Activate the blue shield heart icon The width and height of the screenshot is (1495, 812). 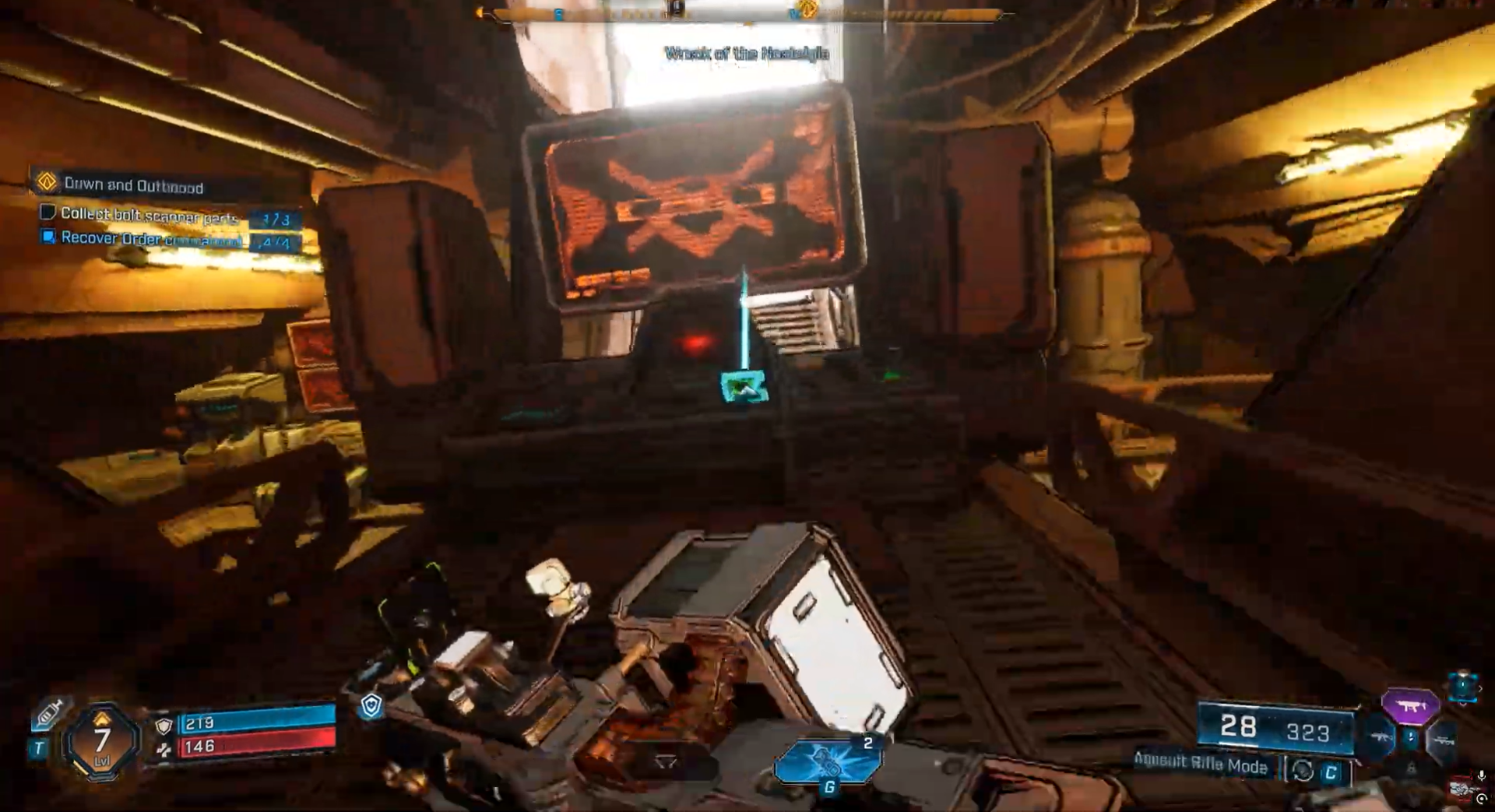coord(371,705)
